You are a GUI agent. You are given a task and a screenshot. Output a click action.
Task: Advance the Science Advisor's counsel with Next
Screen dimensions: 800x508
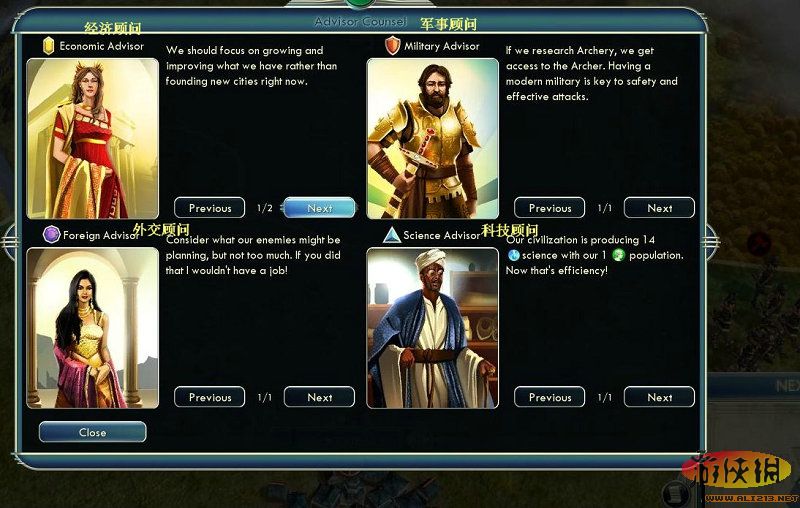(x=659, y=397)
